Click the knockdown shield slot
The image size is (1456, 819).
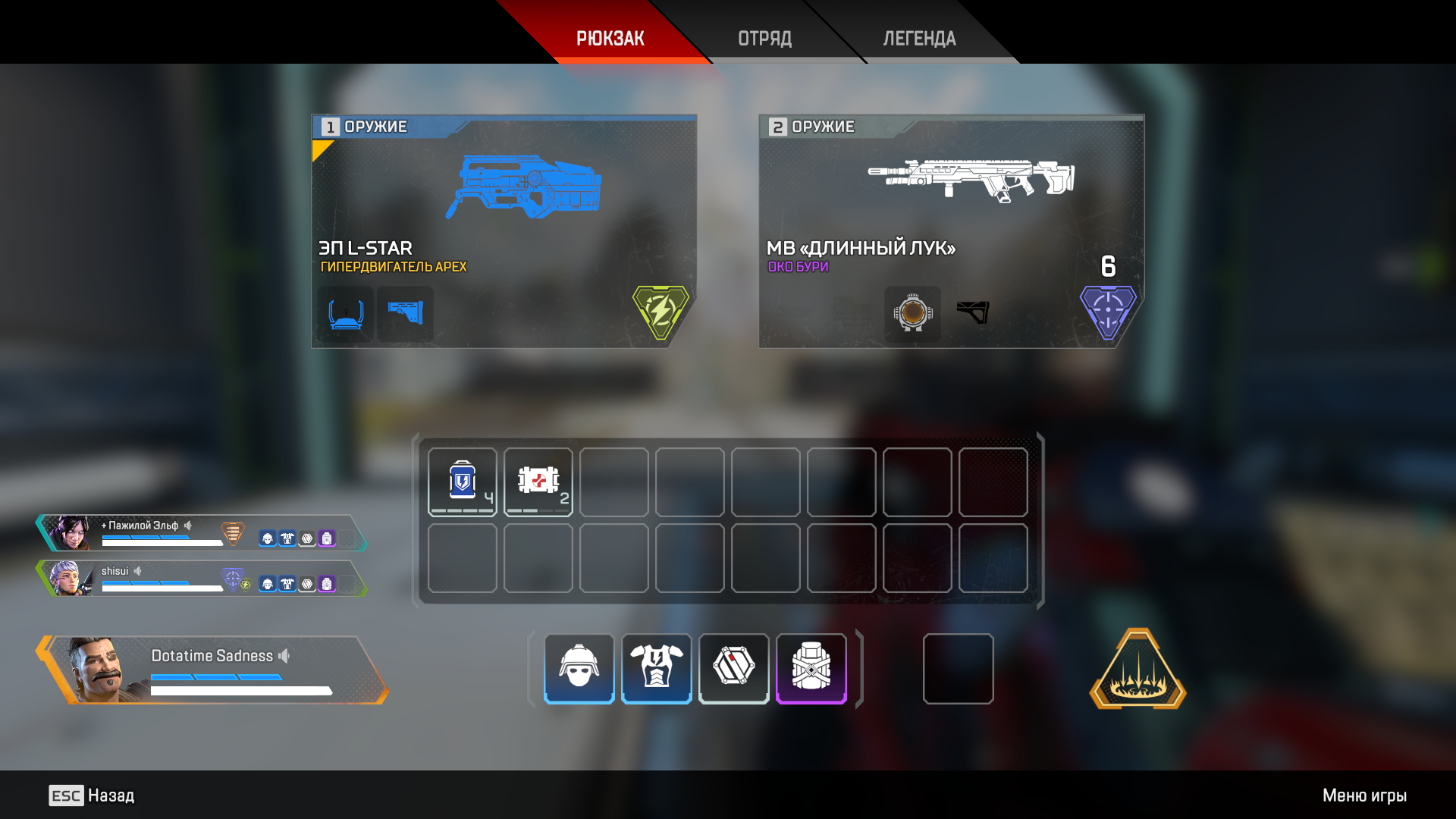coord(734,668)
